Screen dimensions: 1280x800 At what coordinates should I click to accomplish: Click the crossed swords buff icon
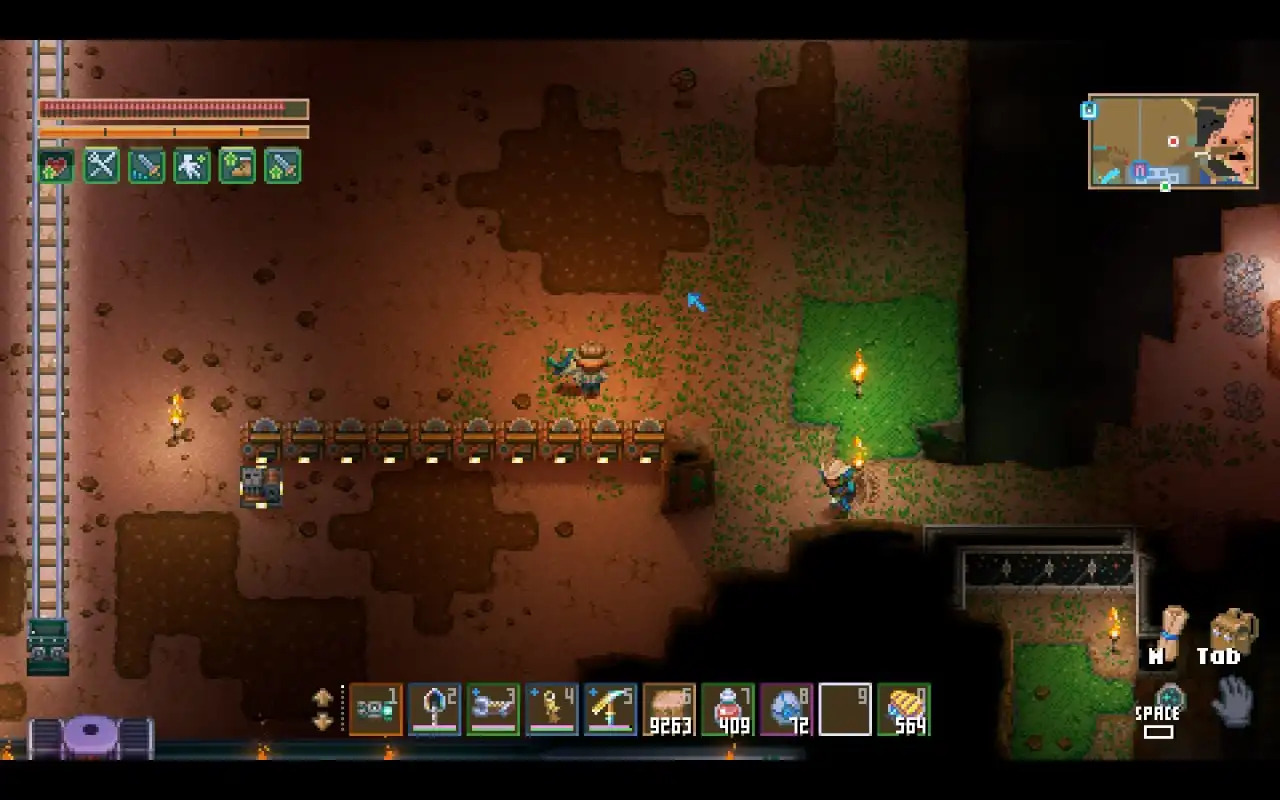click(102, 165)
